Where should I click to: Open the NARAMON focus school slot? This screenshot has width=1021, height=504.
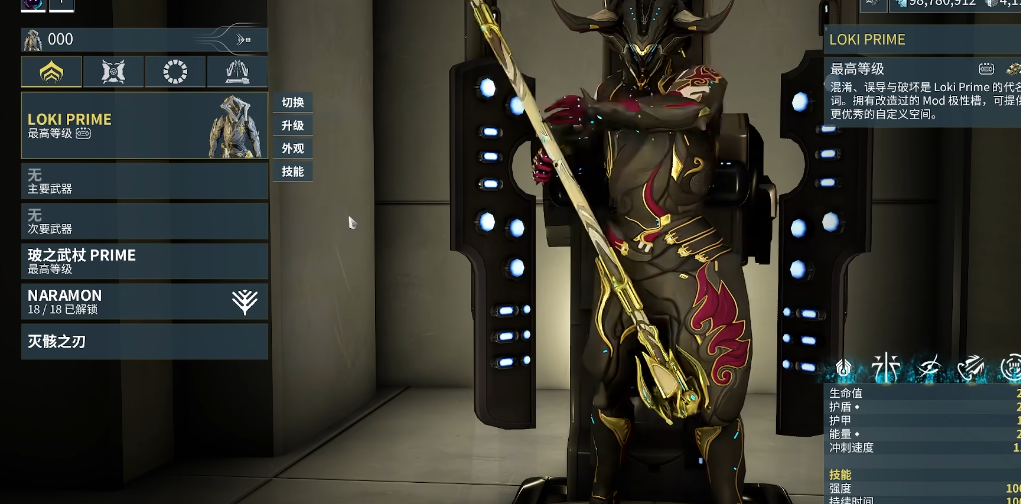click(144, 301)
